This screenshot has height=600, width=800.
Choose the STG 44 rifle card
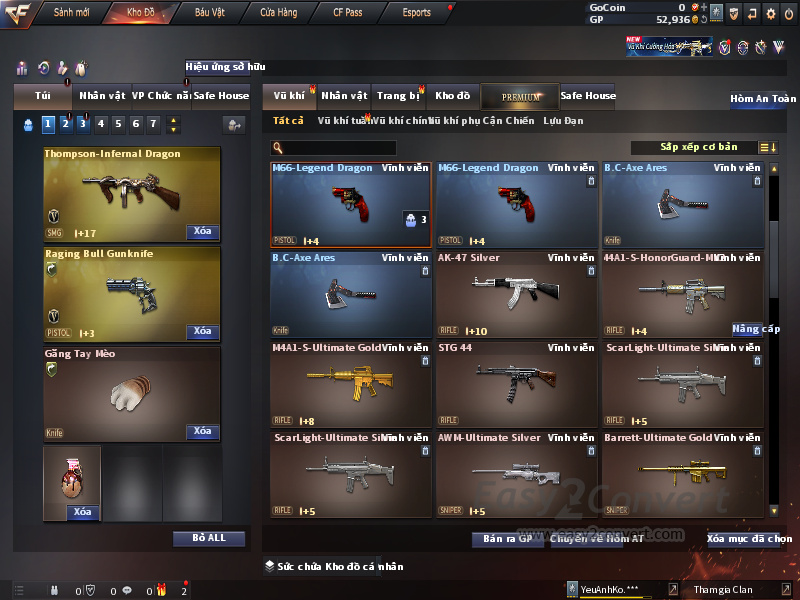516,383
